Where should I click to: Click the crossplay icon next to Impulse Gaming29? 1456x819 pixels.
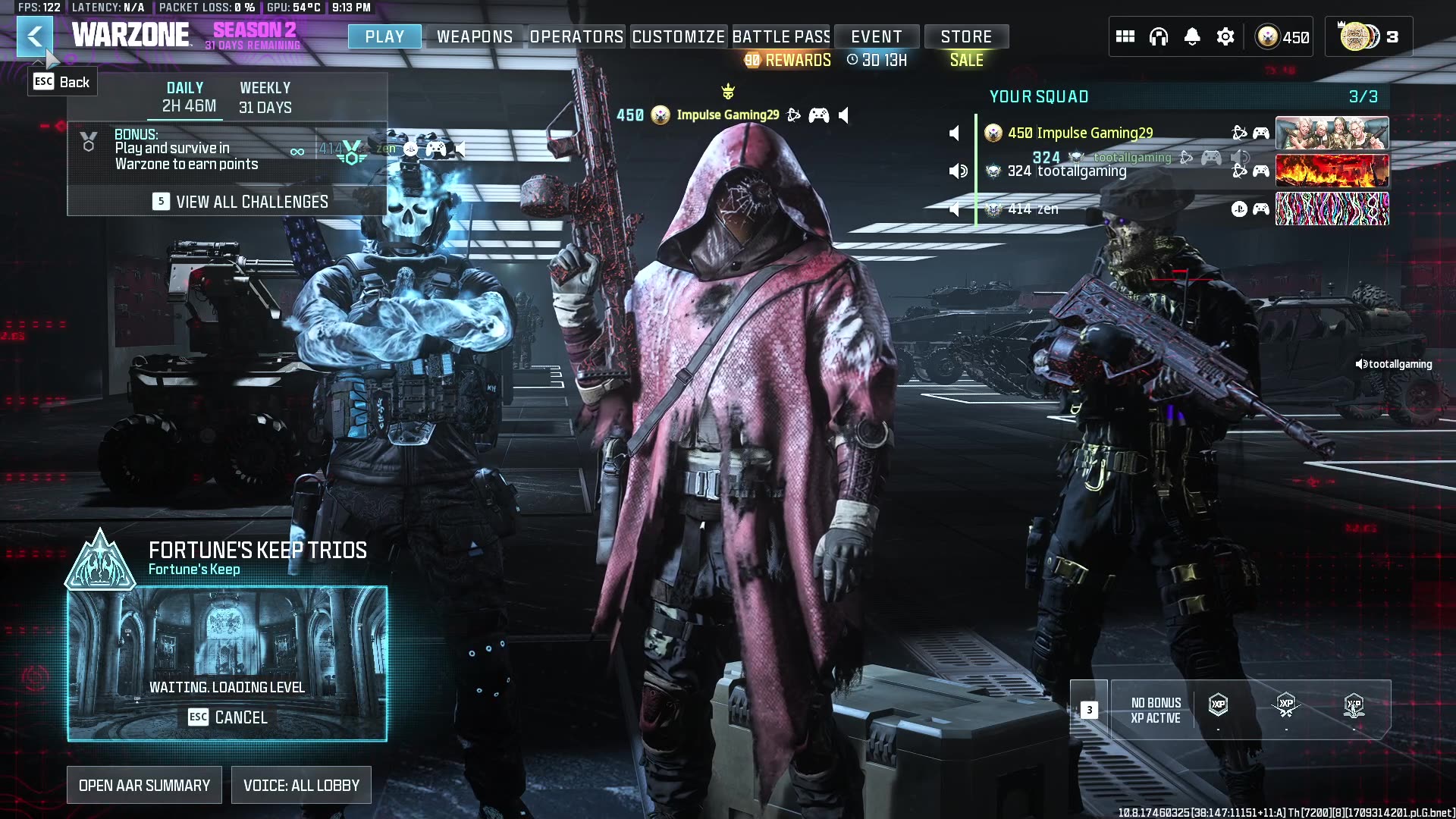click(1239, 133)
